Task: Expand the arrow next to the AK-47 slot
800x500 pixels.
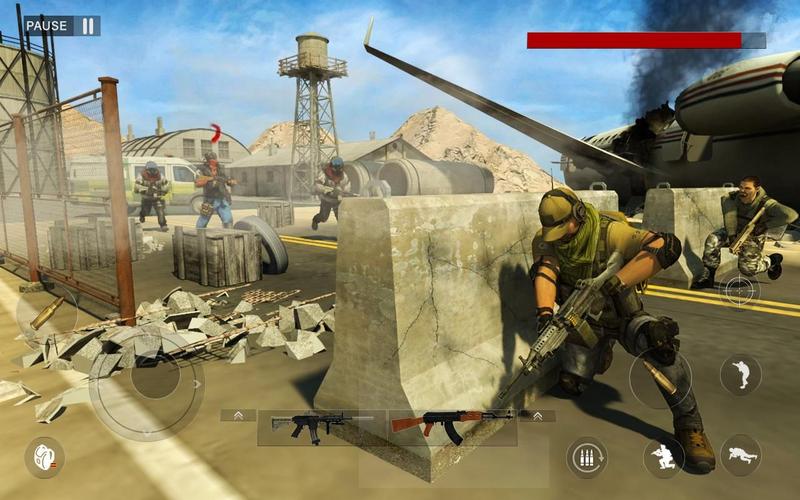Action: (537, 415)
